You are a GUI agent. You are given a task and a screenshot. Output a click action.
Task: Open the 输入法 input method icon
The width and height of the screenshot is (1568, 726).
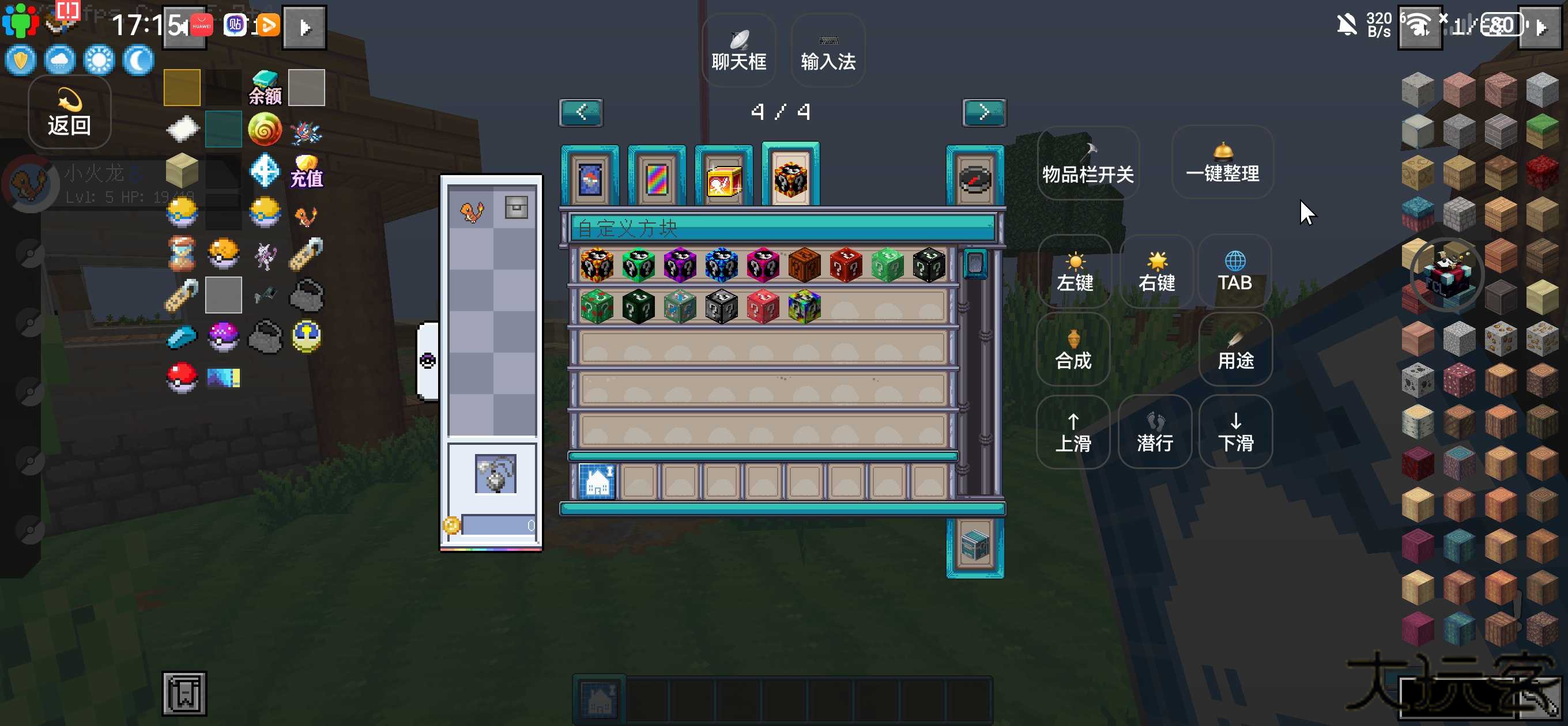827,48
